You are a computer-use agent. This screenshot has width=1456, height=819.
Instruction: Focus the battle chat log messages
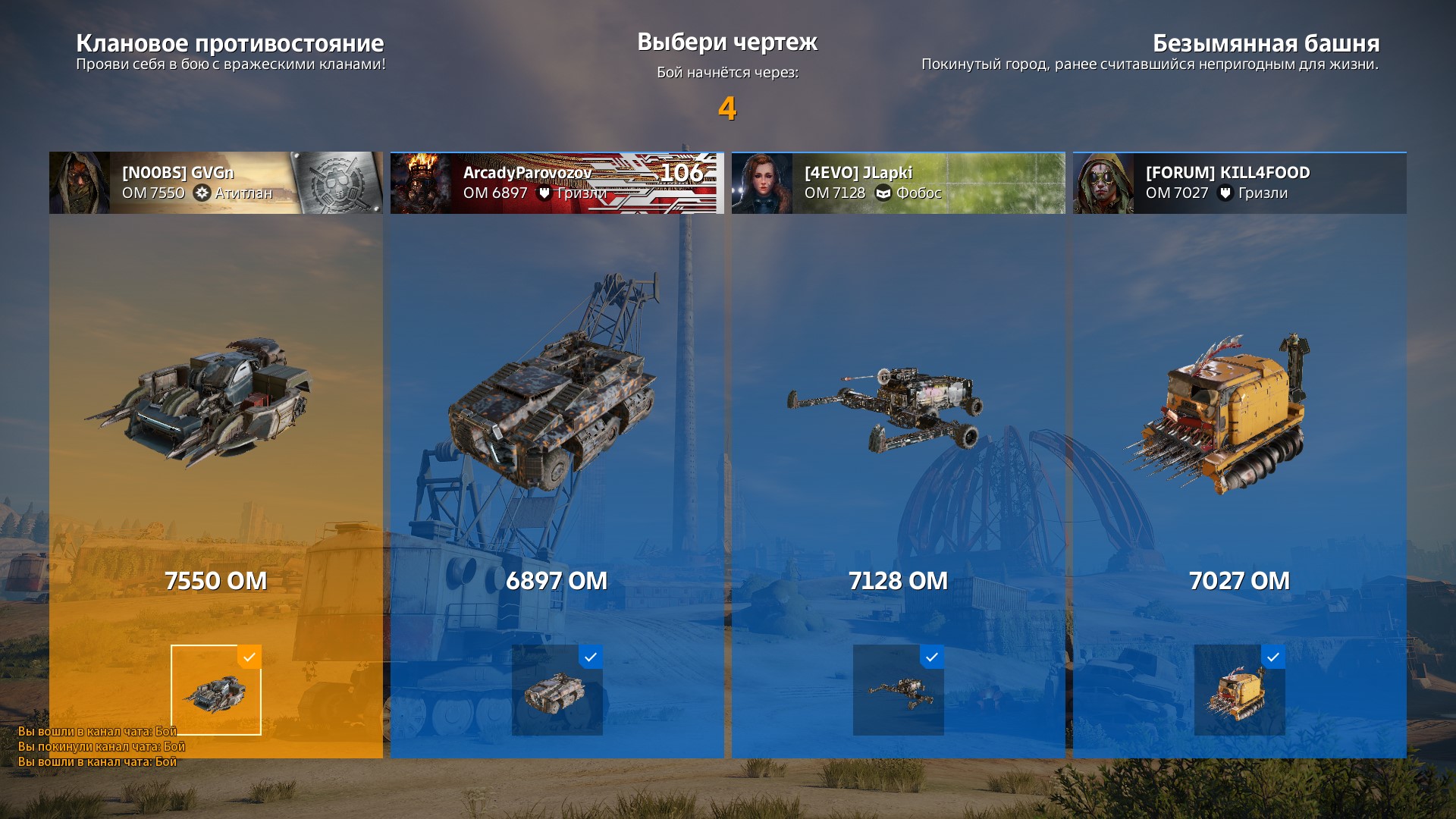[101, 747]
